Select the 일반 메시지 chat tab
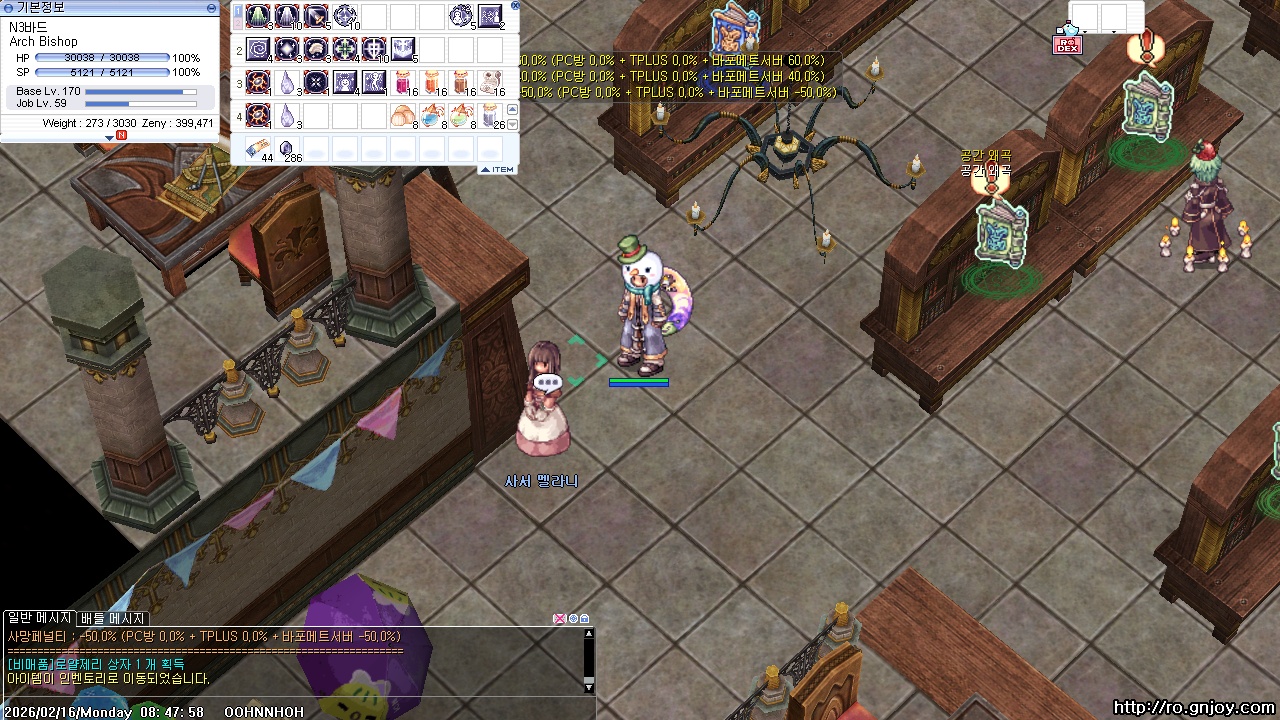Image resolution: width=1280 pixels, height=720 pixels. (39, 618)
